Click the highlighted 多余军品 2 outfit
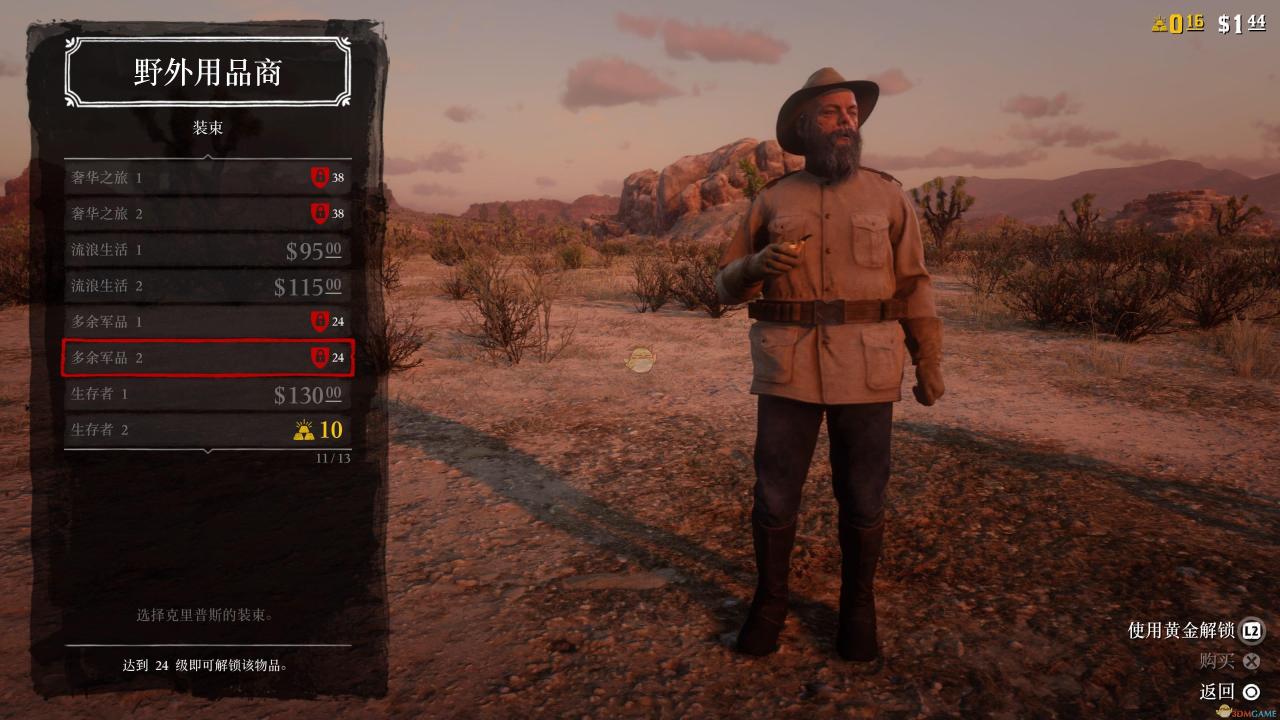Viewport: 1280px width, 720px height. point(207,357)
